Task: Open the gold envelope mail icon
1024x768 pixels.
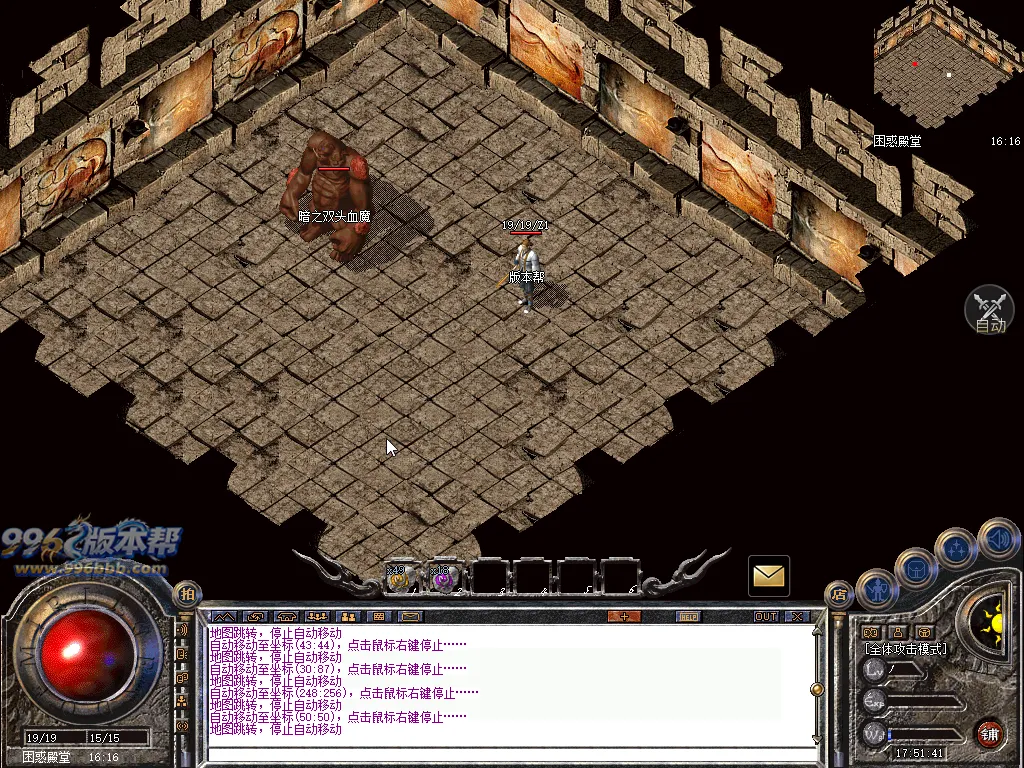Action: pos(769,576)
